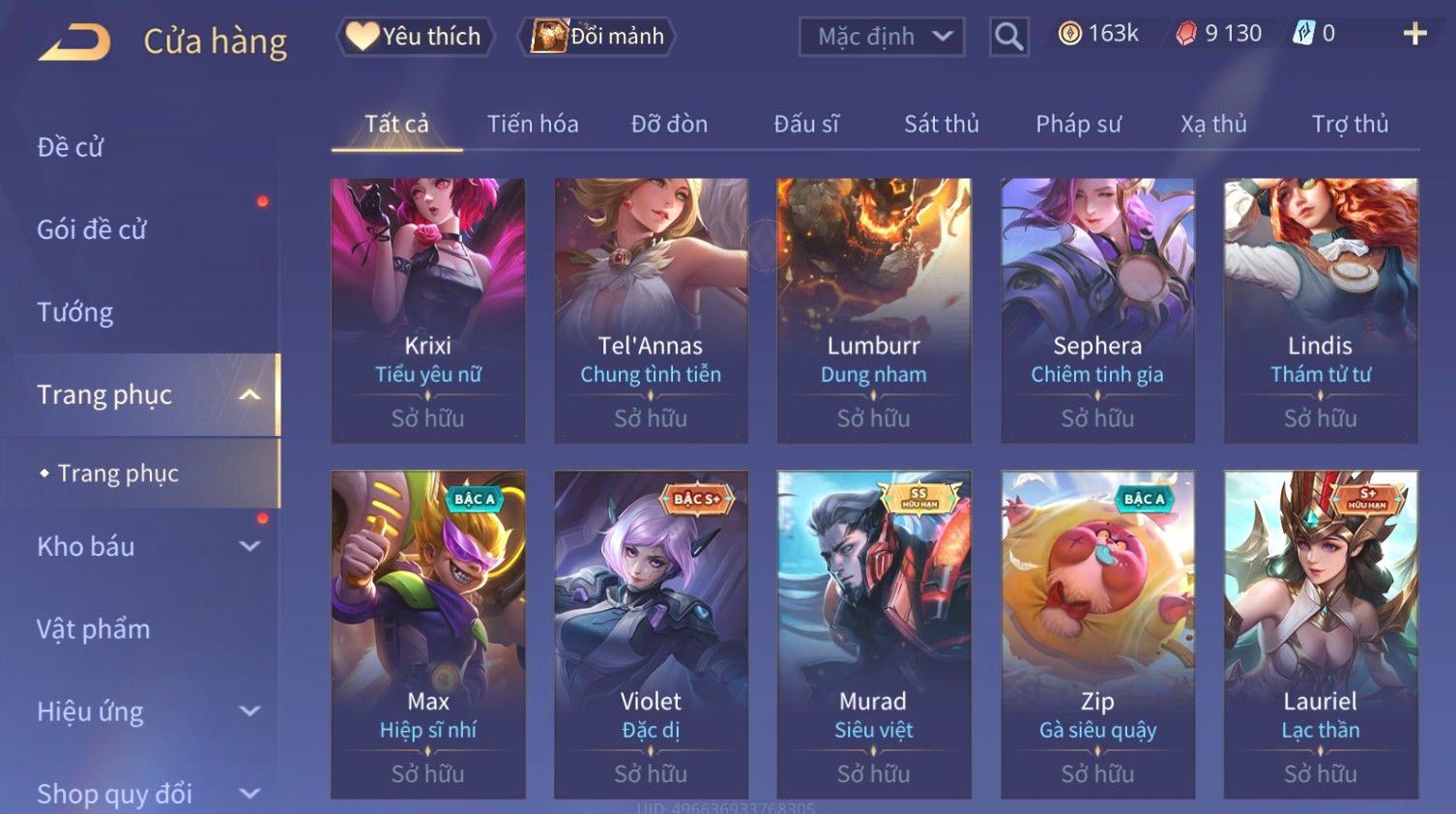Image resolution: width=1456 pixels, height=814 pixels.
Task: Choose the Lumburr Dung nham skin card
Action: tap(874, 309)
